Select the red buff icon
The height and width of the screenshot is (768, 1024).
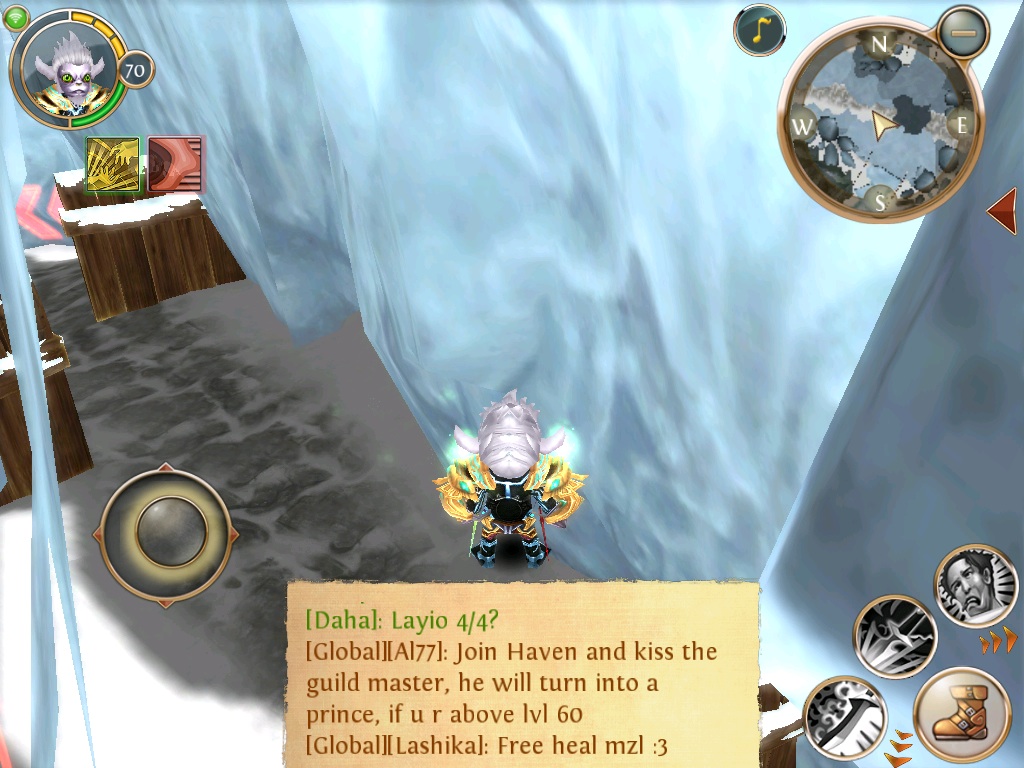coord(176,164)
